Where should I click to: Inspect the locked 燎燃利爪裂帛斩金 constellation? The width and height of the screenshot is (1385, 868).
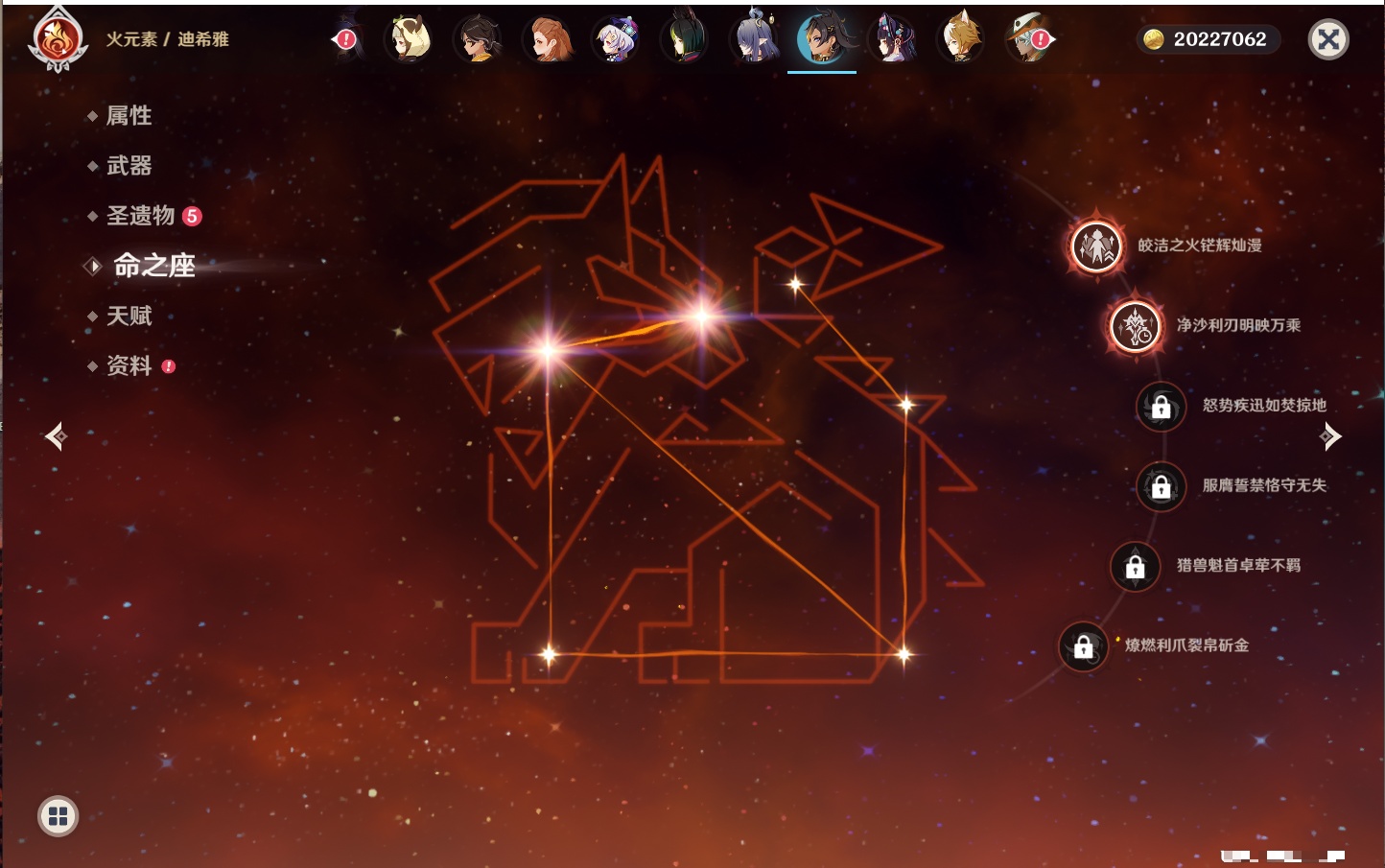(x=1083, y=646)
